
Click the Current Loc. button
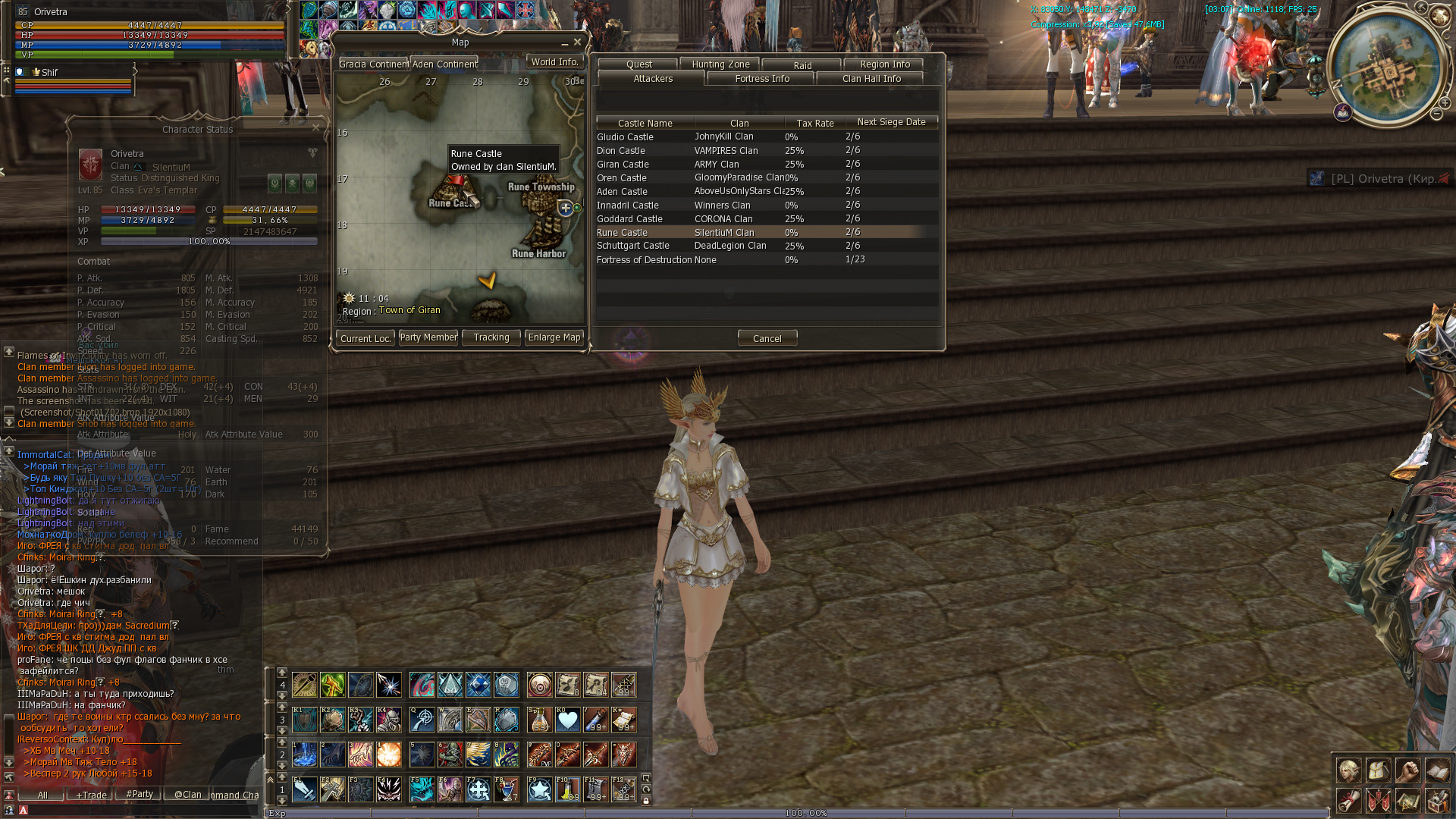tap(366, 338)
